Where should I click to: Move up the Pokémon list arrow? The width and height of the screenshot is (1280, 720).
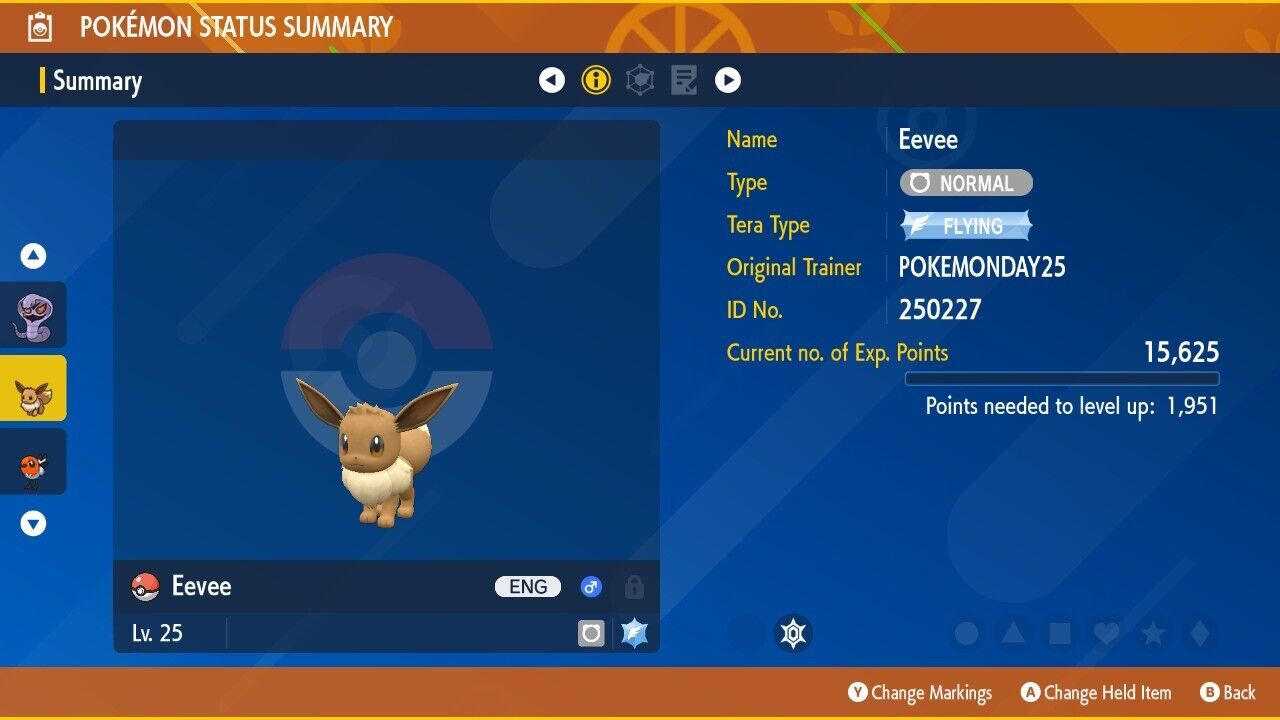[x=33, y=257]
